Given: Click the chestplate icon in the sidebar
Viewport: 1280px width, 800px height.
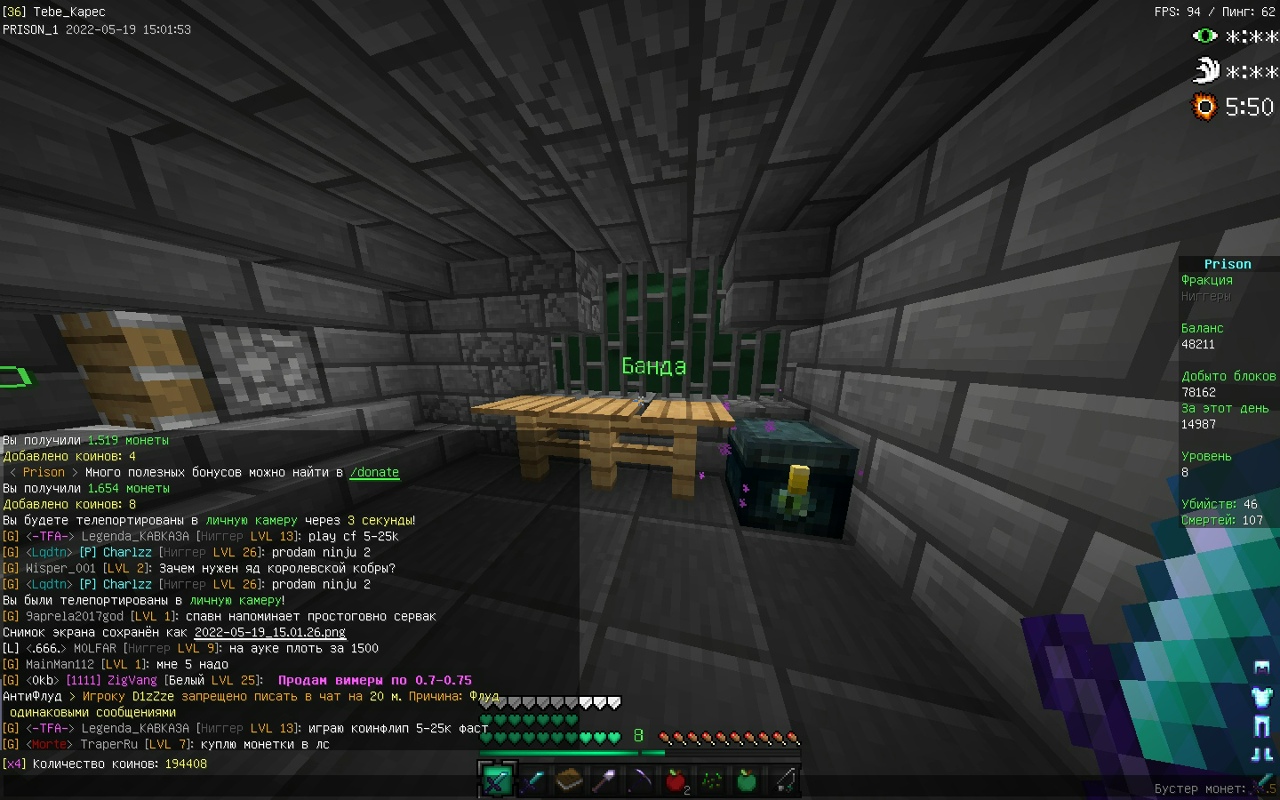Looking at the screenshot, I should click(1262, 697).
